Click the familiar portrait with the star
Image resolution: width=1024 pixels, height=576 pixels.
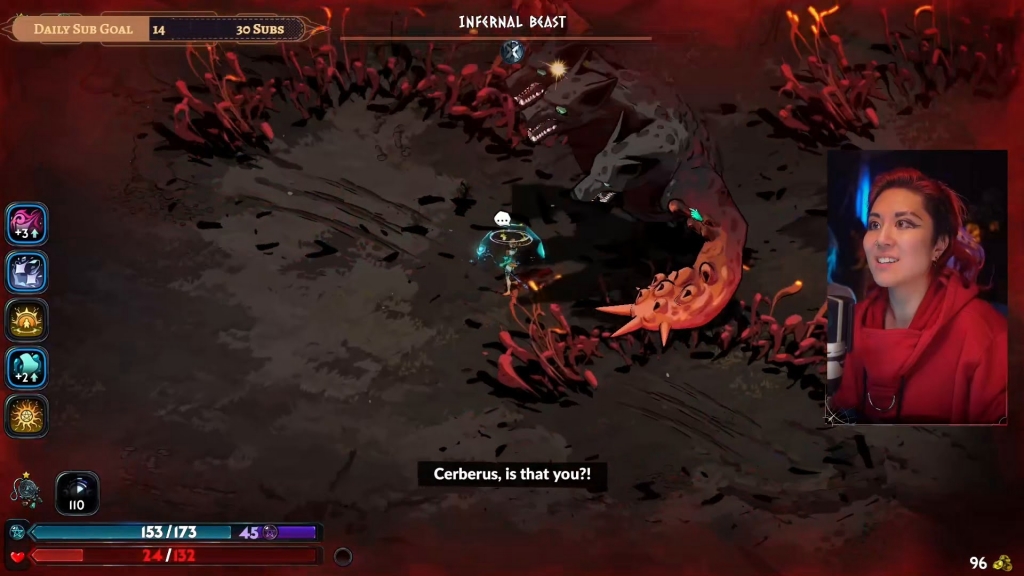click(x=27, y=490)
